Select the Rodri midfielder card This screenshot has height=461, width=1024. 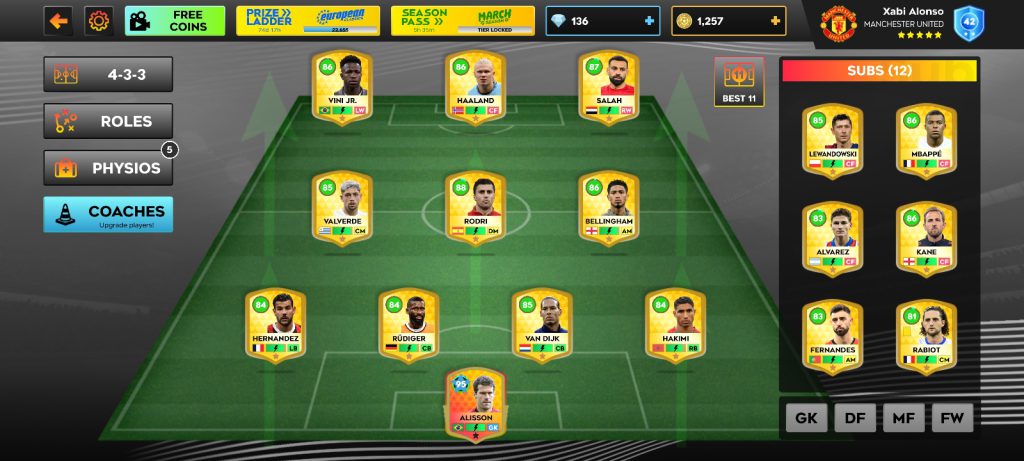click(475, 209)
